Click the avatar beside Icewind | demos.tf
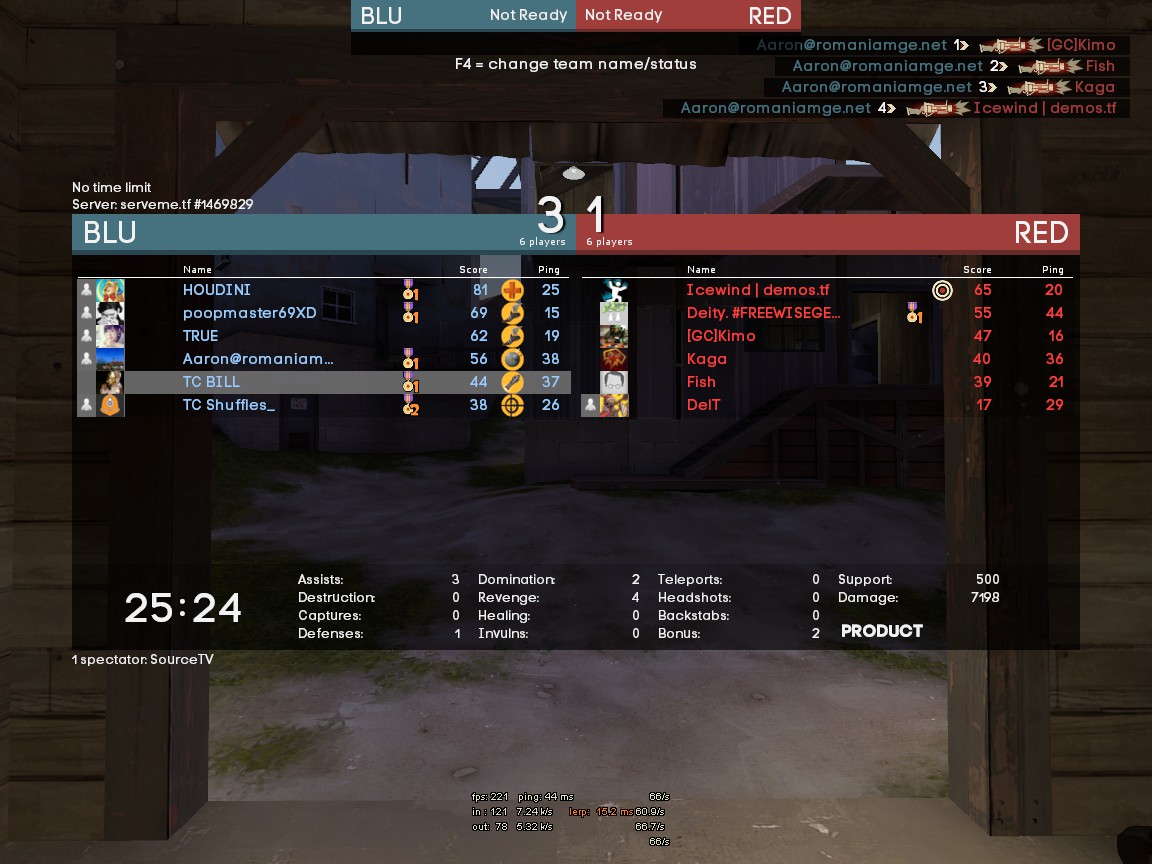 tap(614, 290)
